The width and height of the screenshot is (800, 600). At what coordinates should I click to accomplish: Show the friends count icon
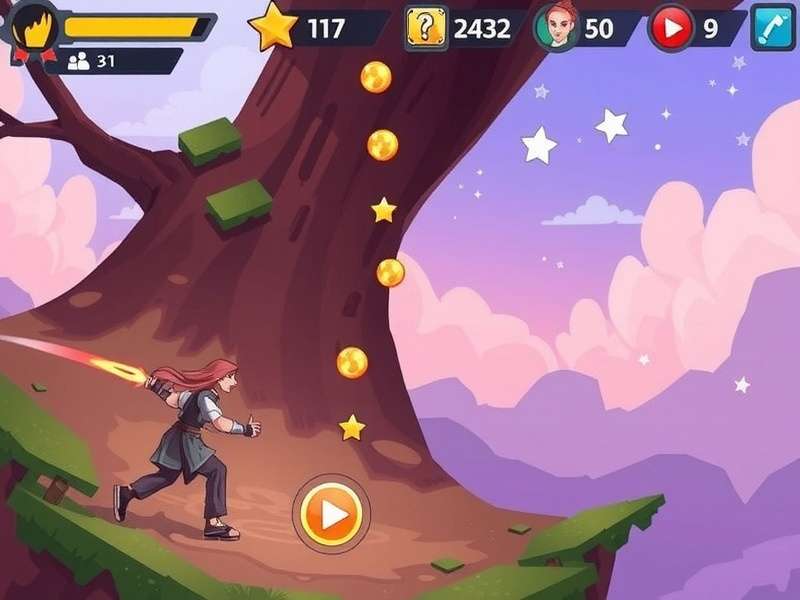click(79, 61)
